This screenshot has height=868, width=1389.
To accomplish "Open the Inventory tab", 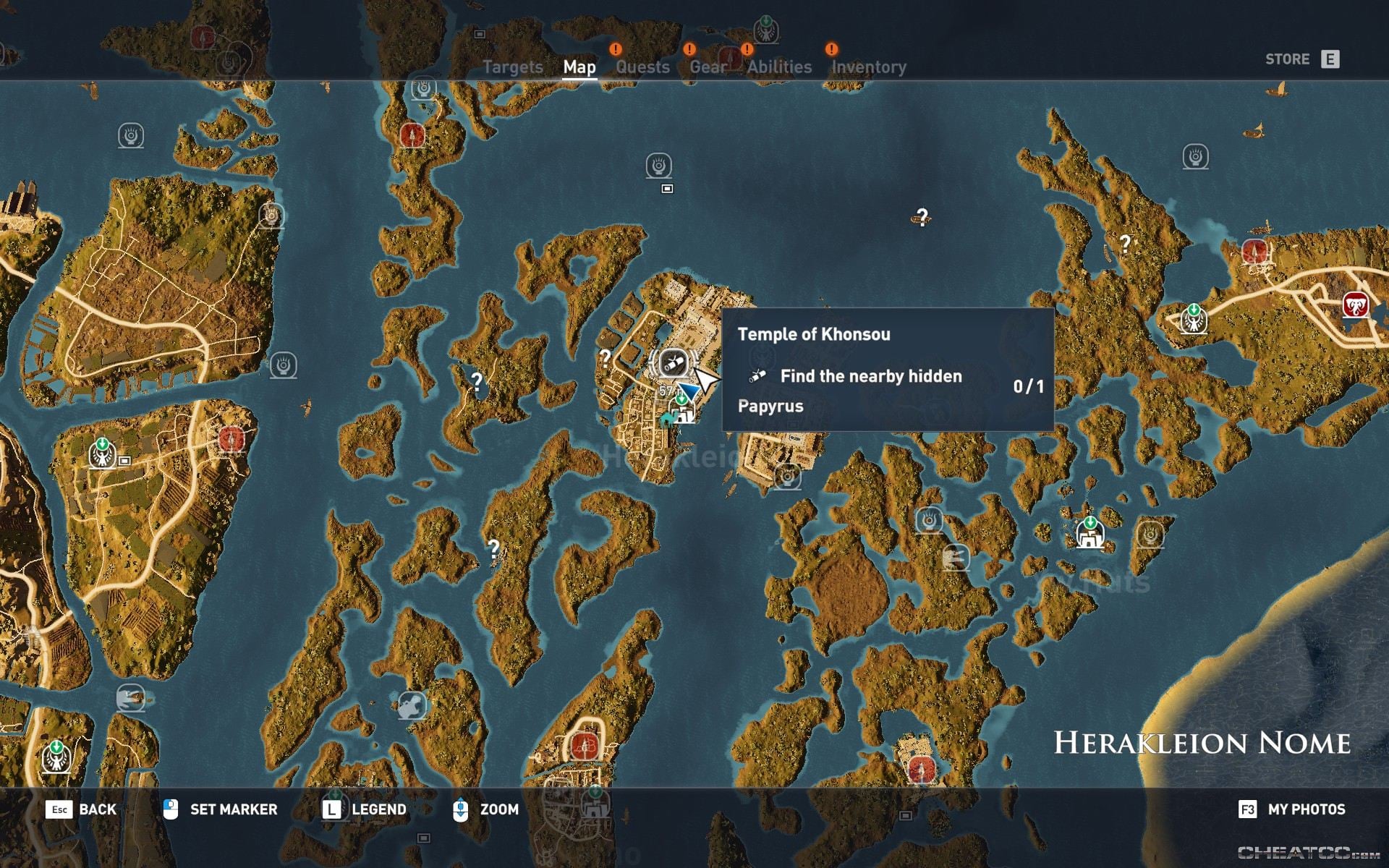I will click(869, 67).
